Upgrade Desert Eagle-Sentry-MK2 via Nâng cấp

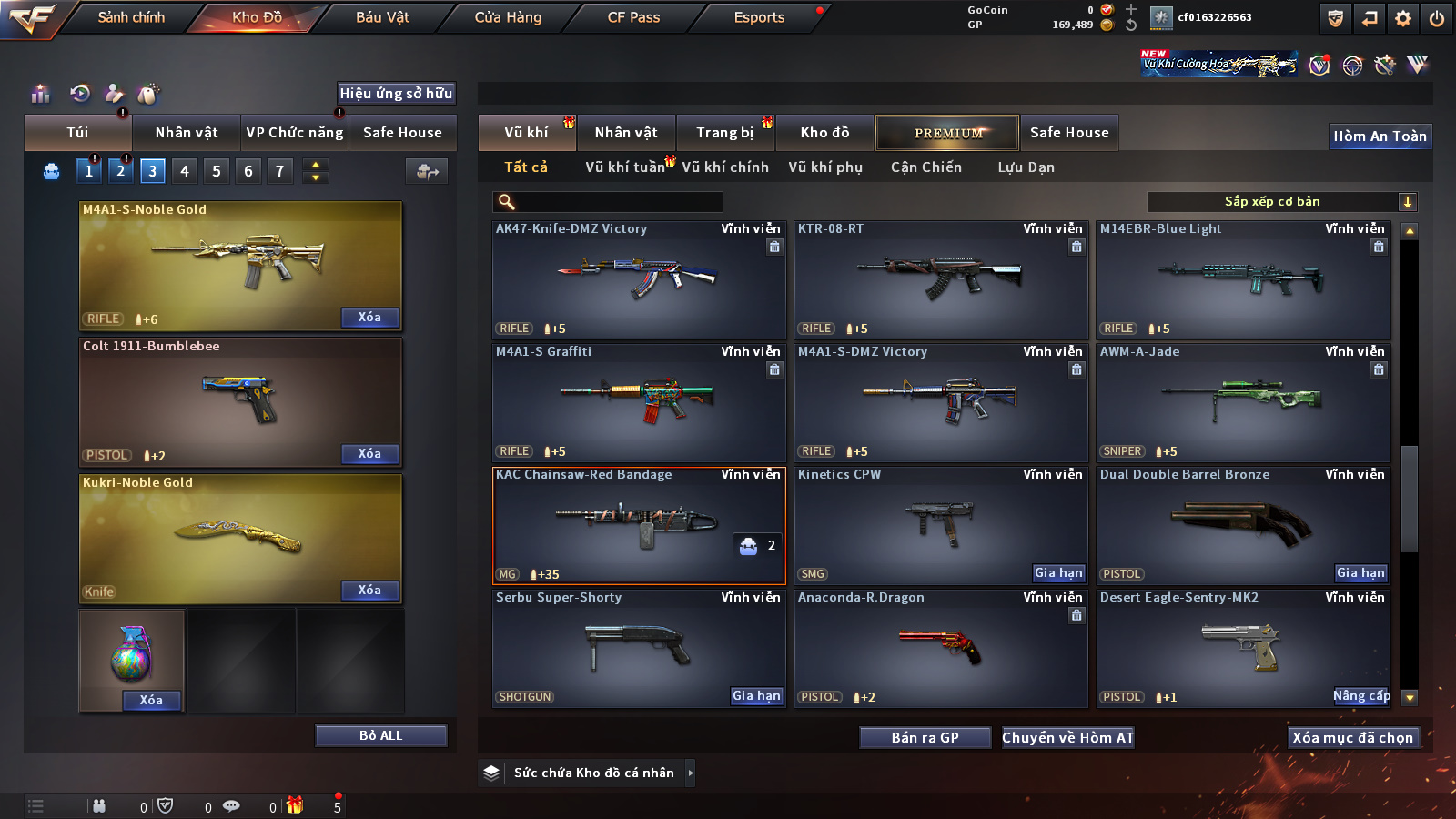point(1361,696)
